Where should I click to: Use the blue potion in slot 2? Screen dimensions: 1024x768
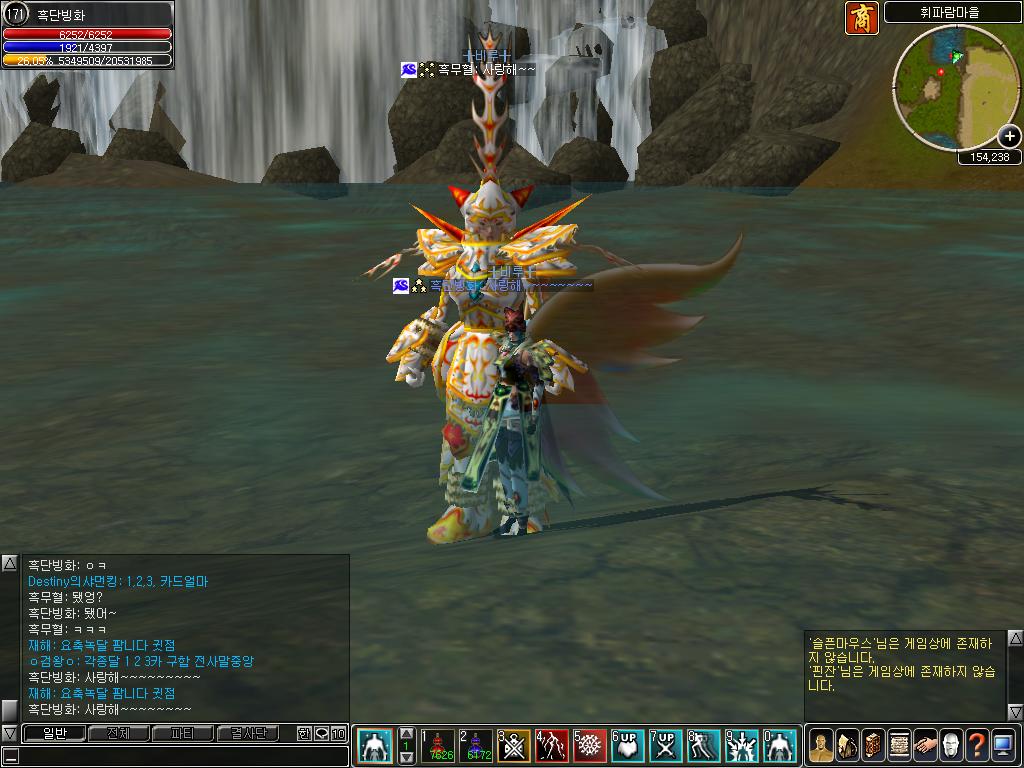click(x=475, y=745)
